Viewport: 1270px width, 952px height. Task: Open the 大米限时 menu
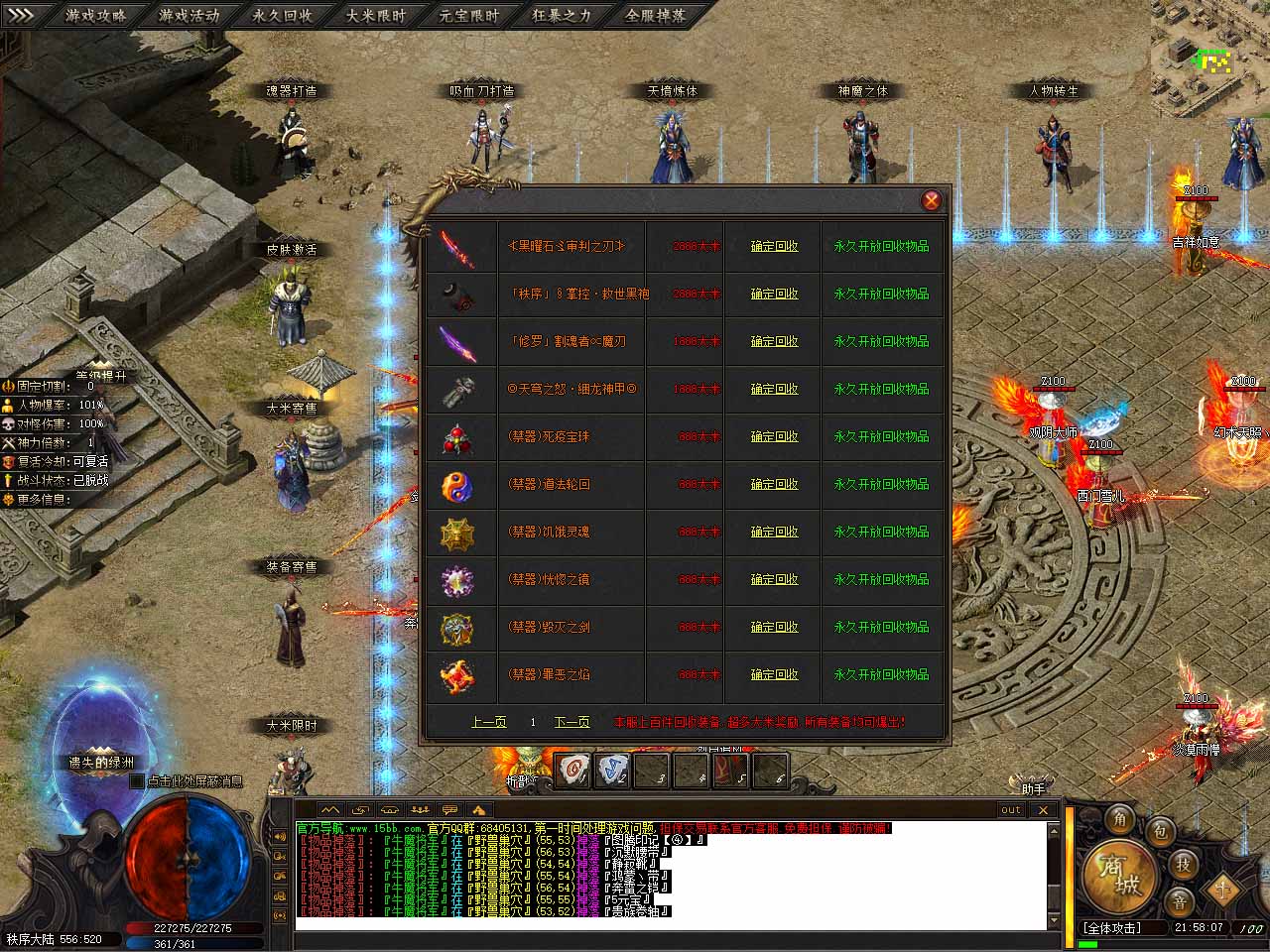[376, 16]
